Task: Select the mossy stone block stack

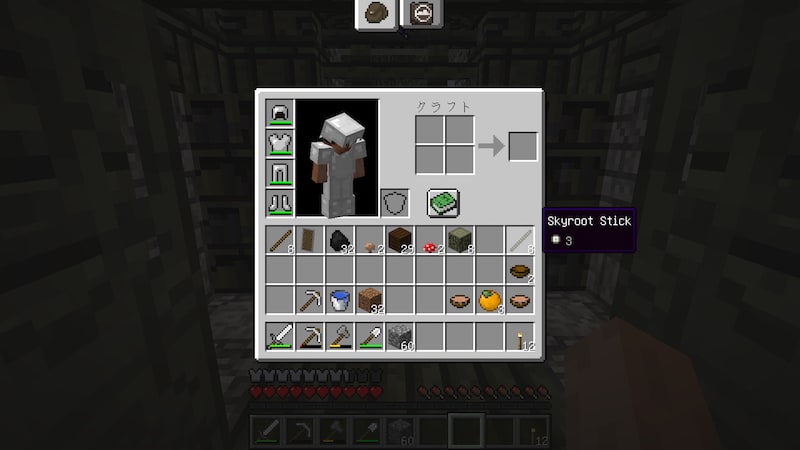Action: coord(460,240)
